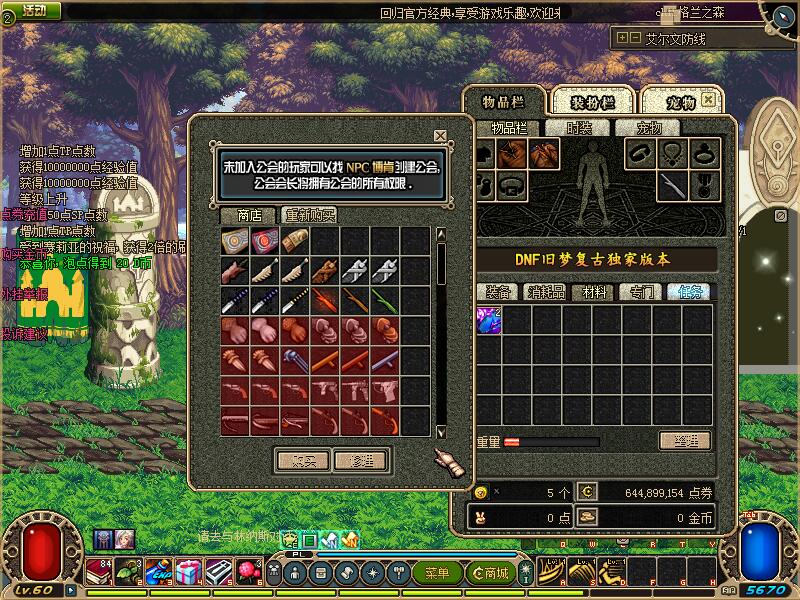Open the 商城 mall button

point(492,573)
